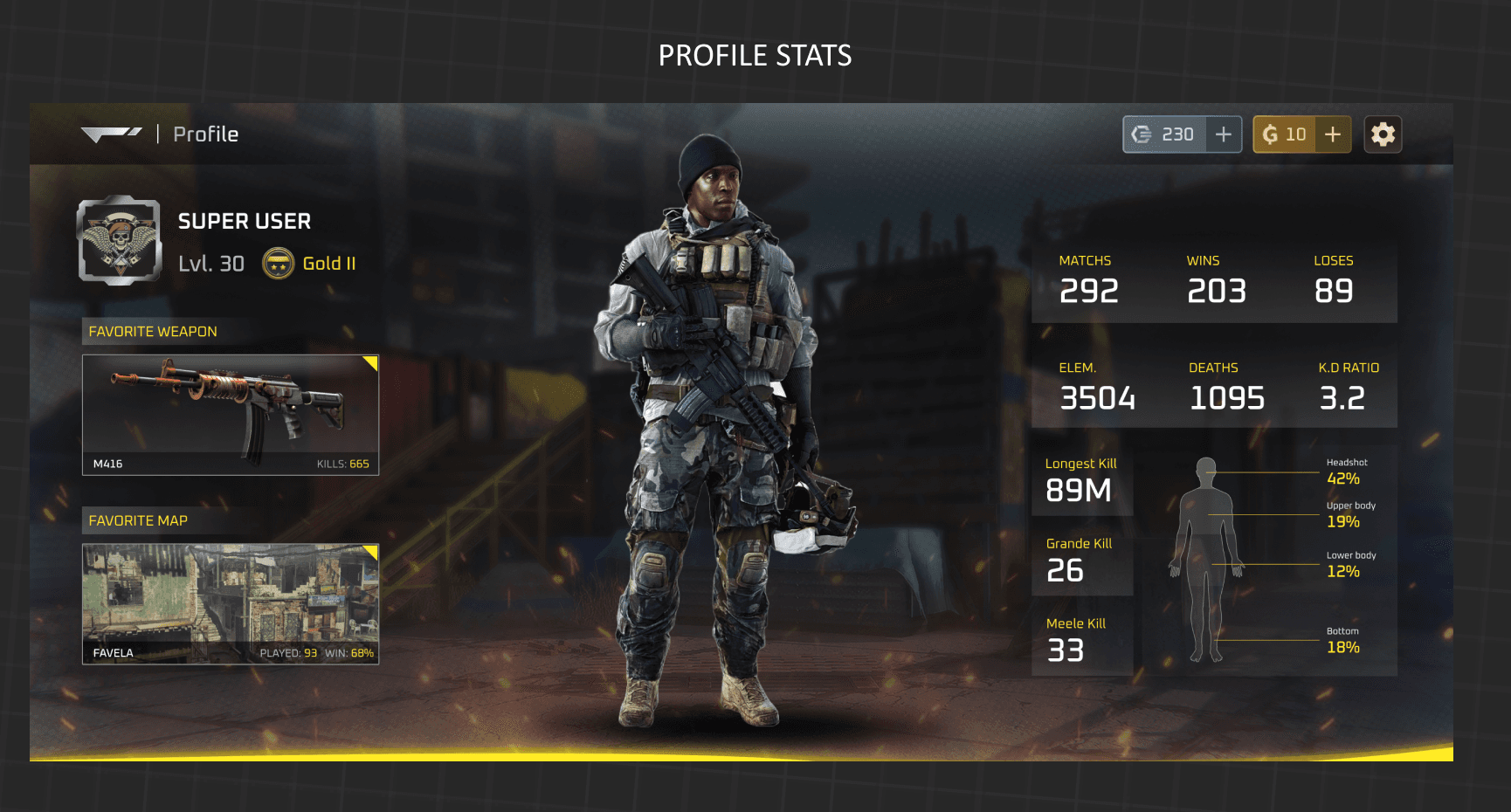
Task: View the Gold II rank badge
Action: coord(279,263)
